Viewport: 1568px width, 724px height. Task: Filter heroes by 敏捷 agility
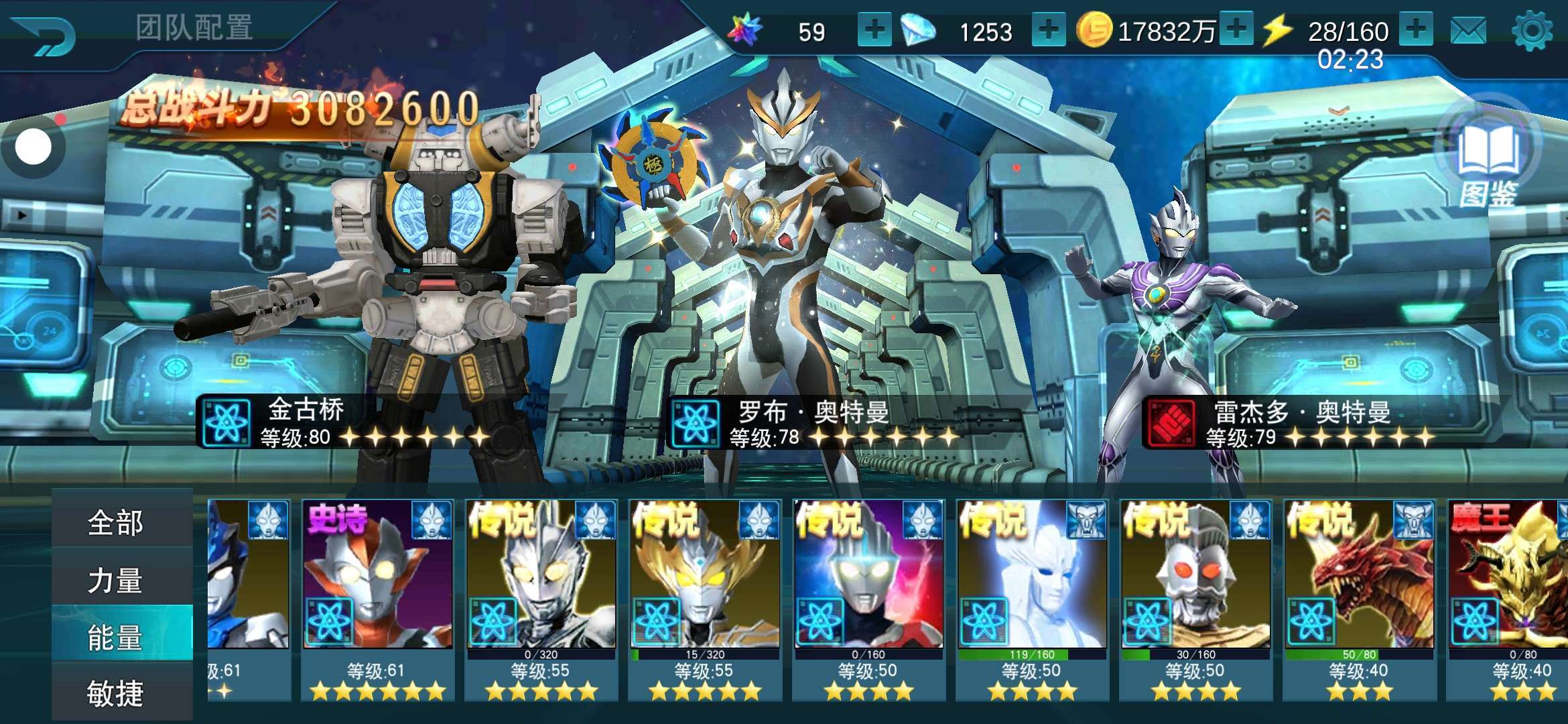pos(115,693)
